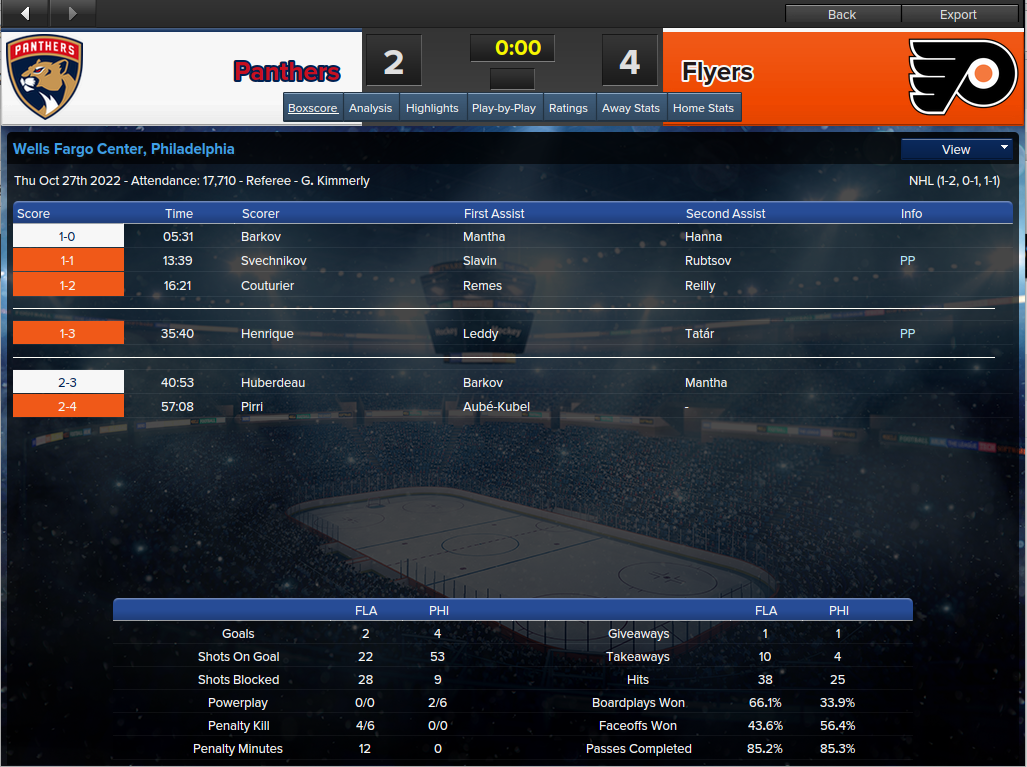Image resolution: width=1027 pixels, height=767 pixels.
Task: Switch to the Analysis tab
Action: (370, 108)
